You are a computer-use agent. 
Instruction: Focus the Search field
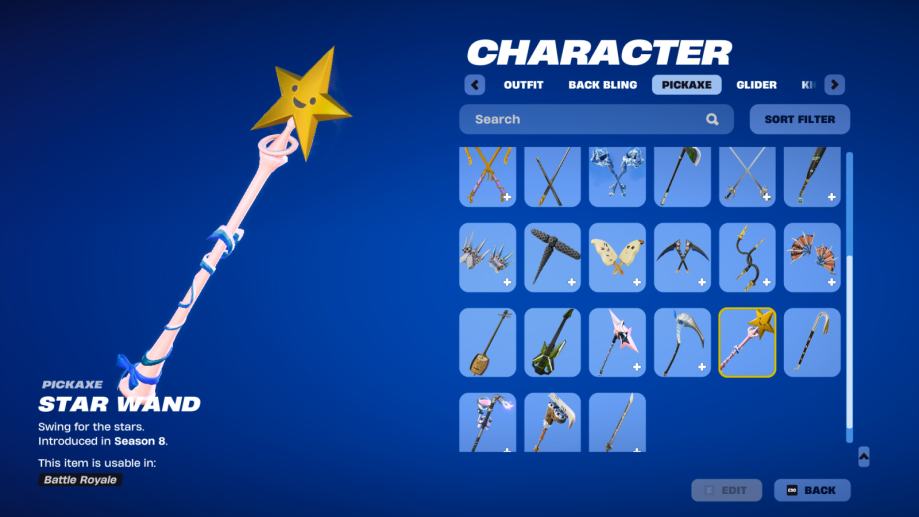[585, 119]
